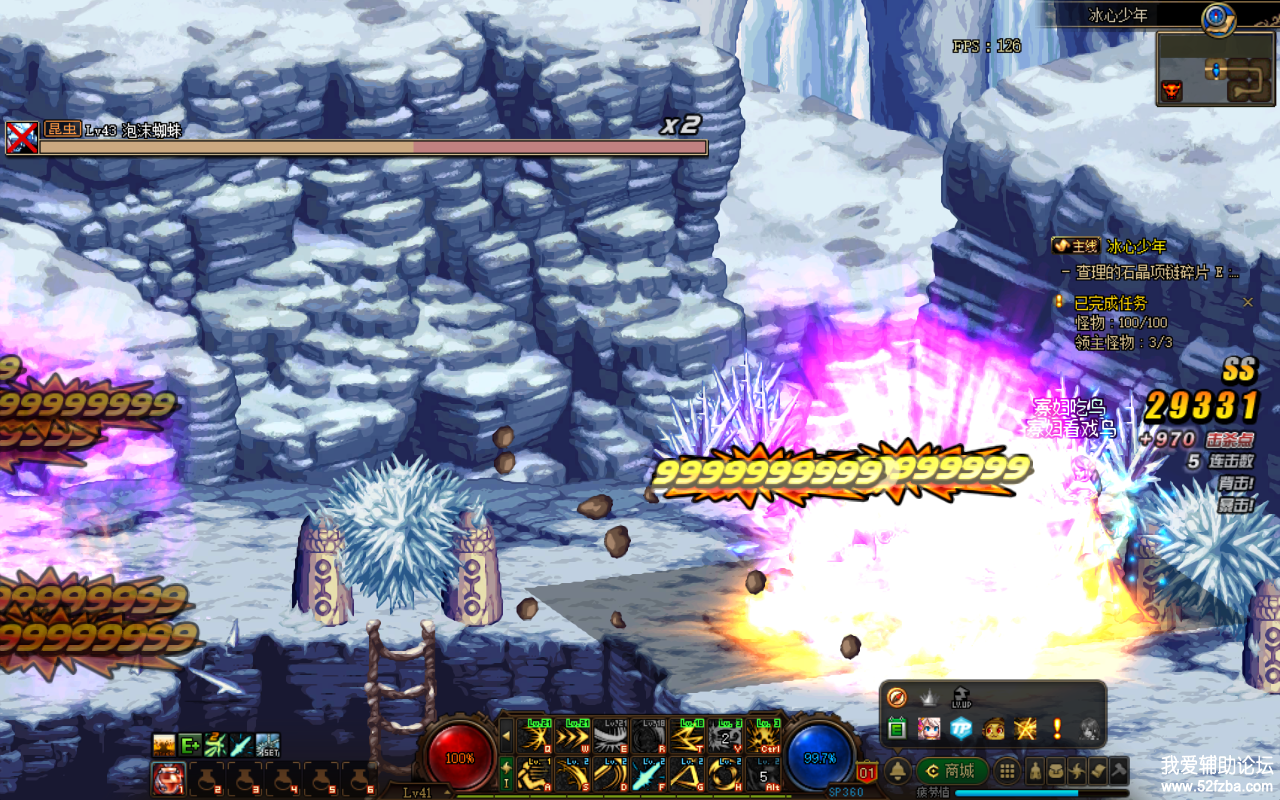Click the dungeon minimap
1280x800 pixels.
(1216, 70)
